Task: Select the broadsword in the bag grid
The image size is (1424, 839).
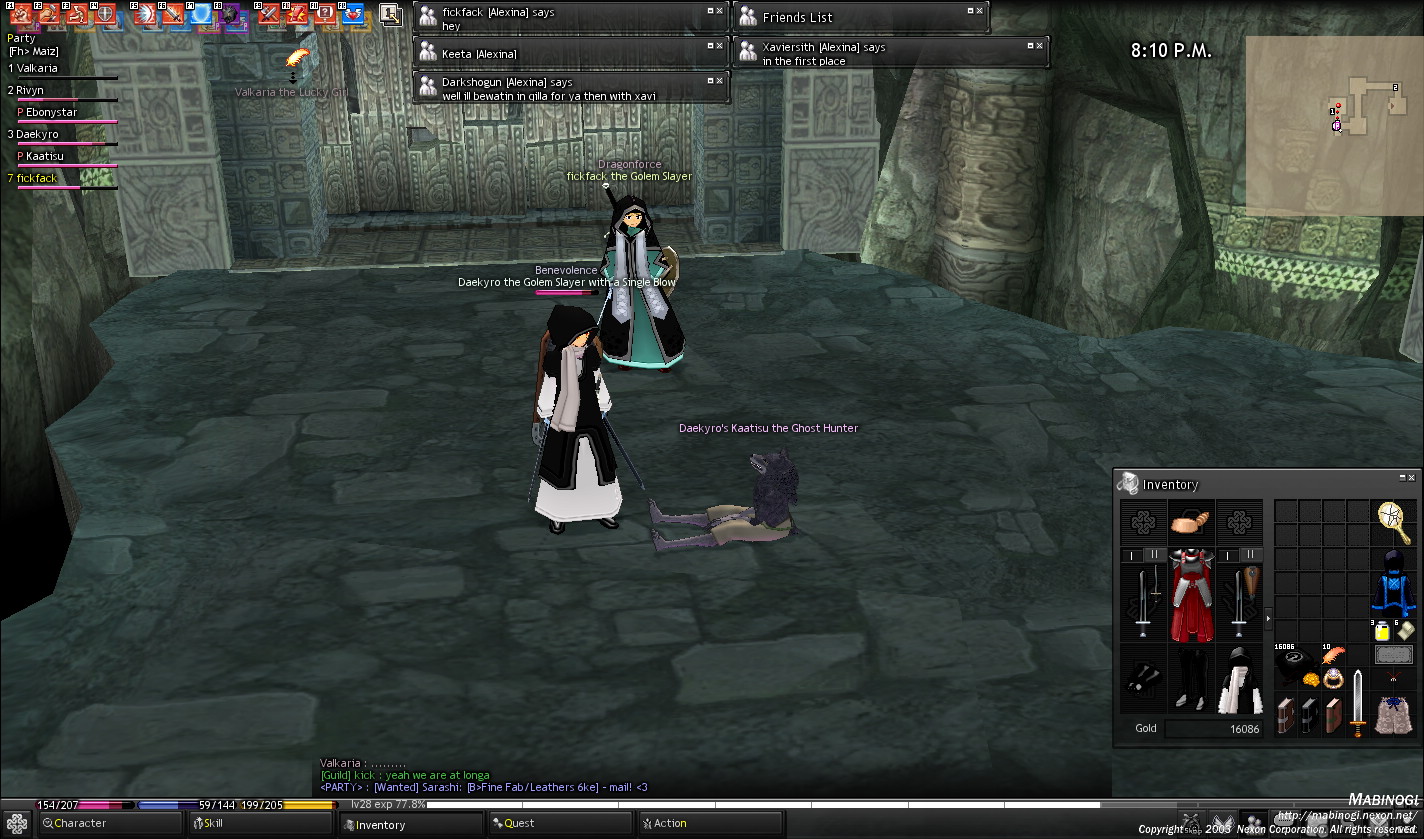Action: (x=1357, y=703)
